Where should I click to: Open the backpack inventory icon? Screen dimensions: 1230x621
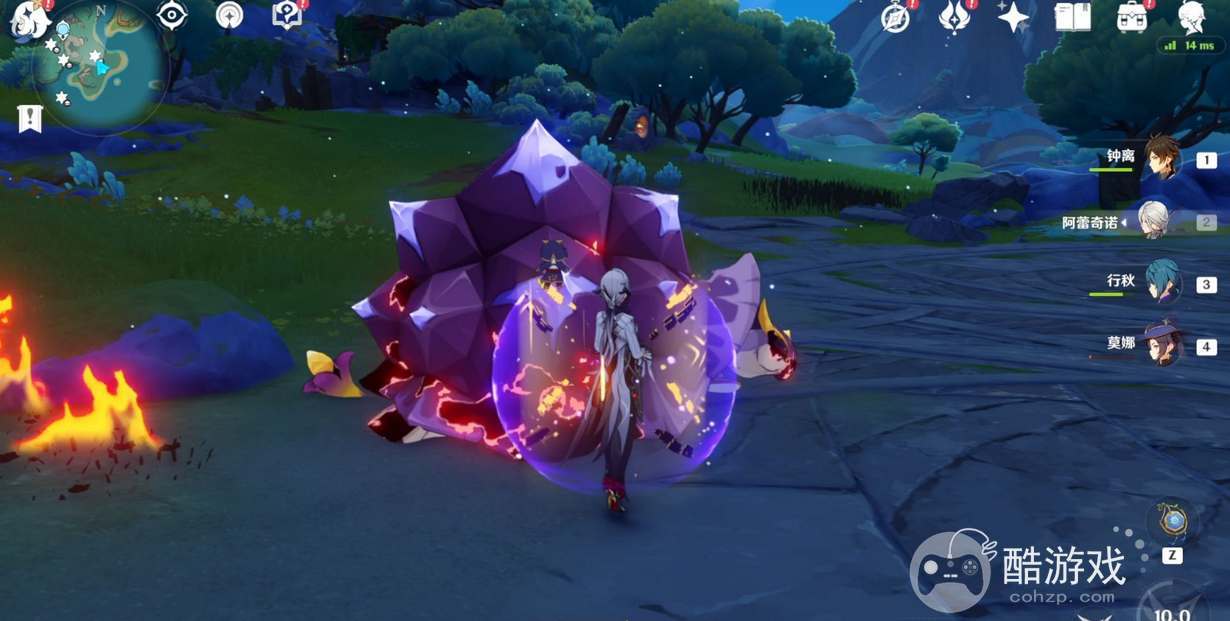pyautogui.click(x=1132, y=17)
